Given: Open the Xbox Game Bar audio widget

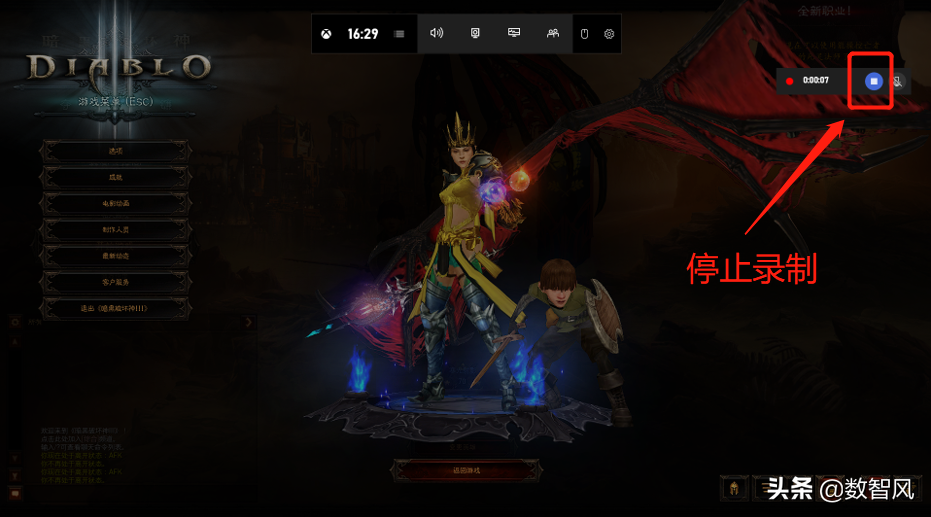Looking at the screenshot, I should [x=436, y=33].
